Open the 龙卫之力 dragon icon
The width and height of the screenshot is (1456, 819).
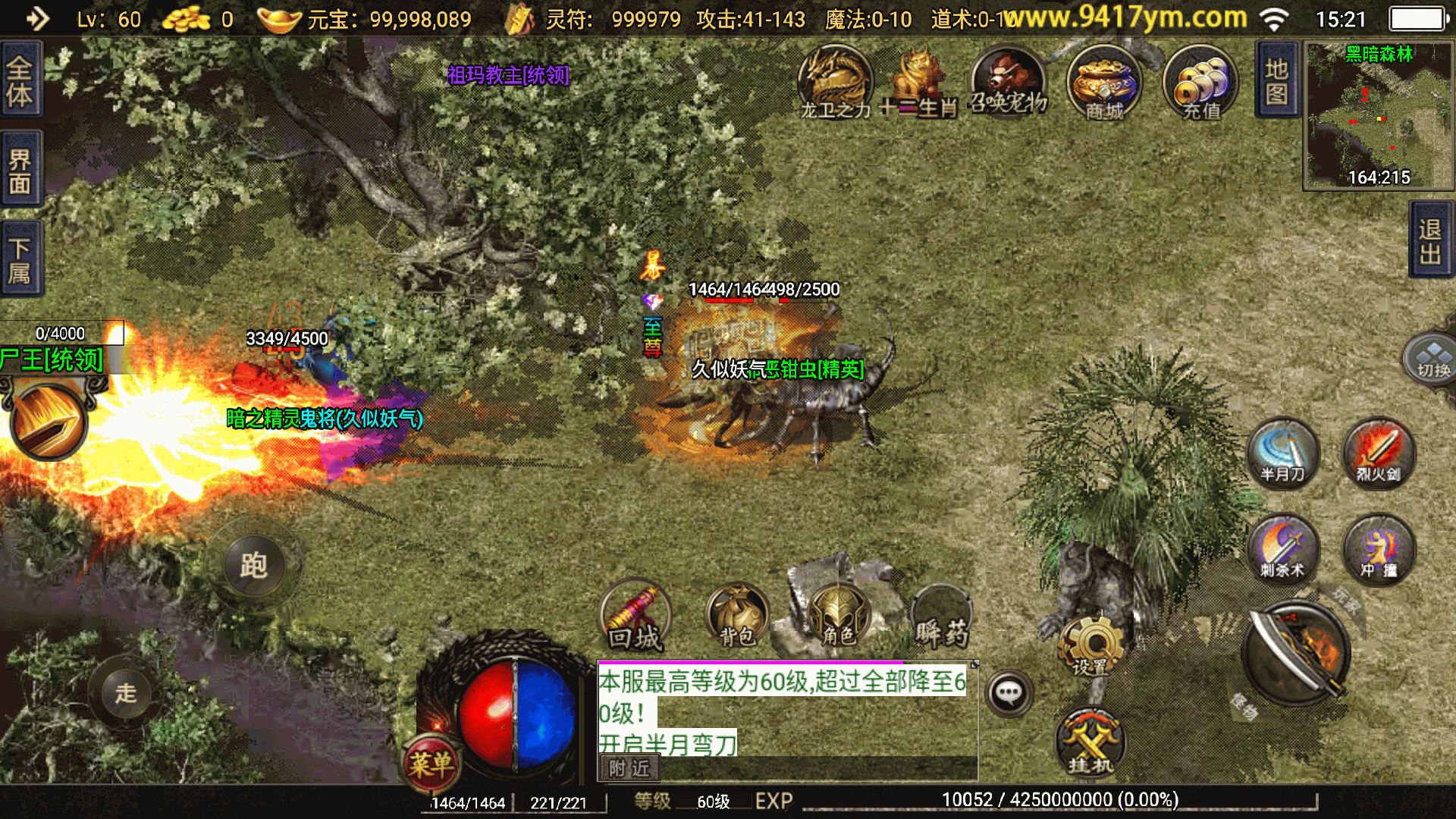pyautogui.click(x=836, y=82)
